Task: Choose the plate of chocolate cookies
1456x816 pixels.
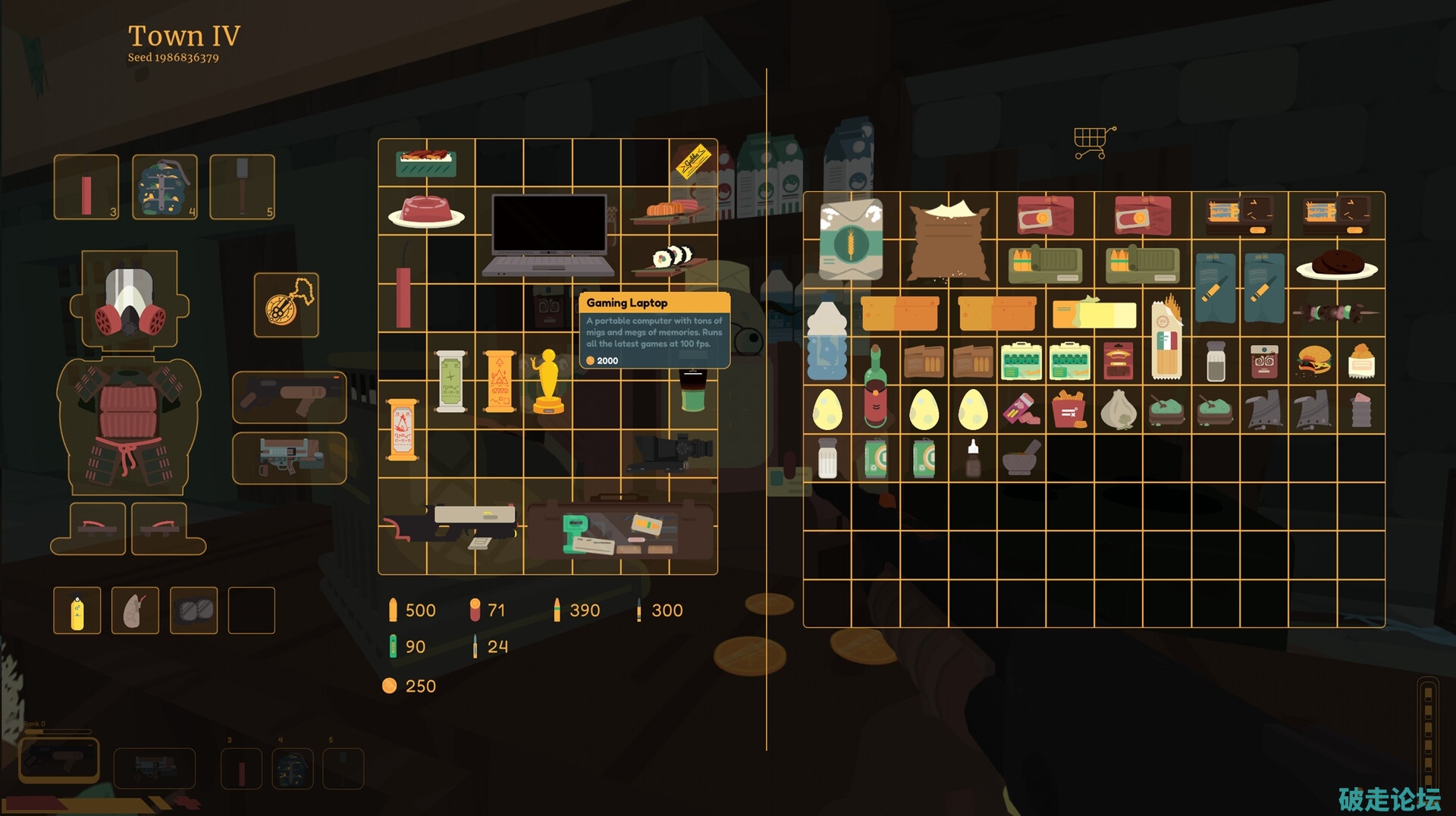Action: tap(1336, 265)
